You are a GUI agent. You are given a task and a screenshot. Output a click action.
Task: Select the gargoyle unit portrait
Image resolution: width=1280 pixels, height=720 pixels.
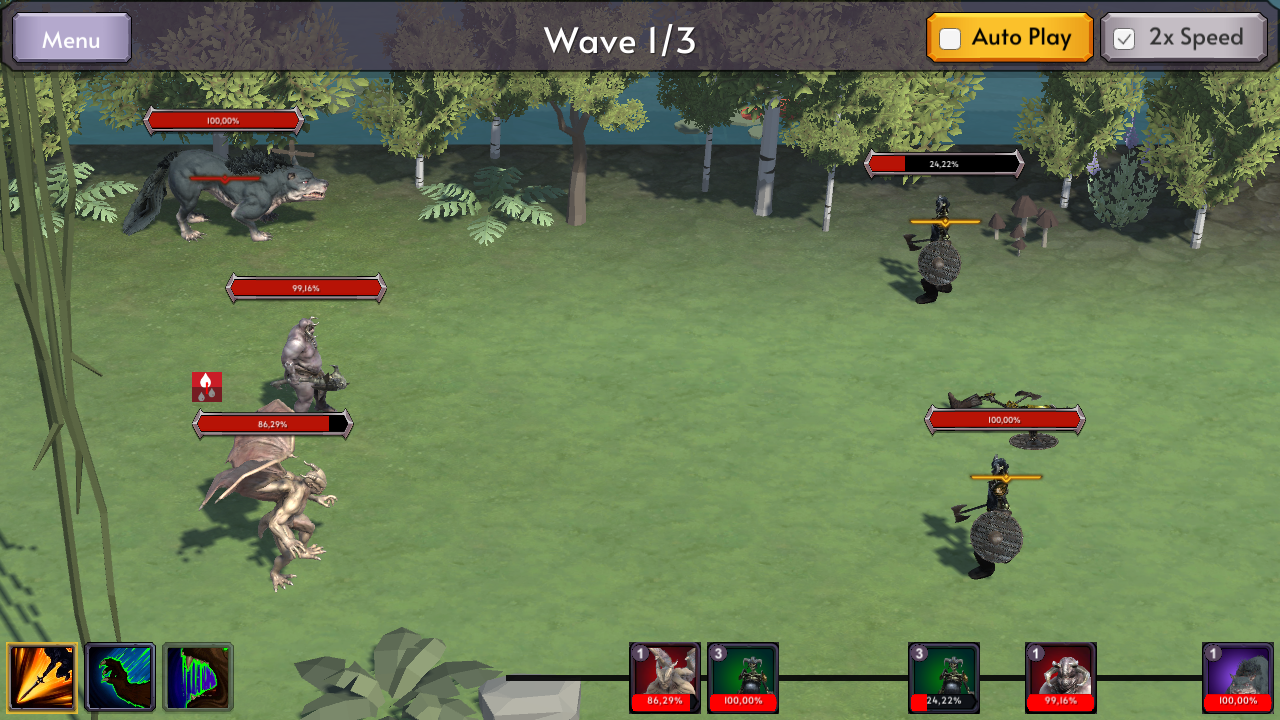pyautogui.click(x=663, y=677)
